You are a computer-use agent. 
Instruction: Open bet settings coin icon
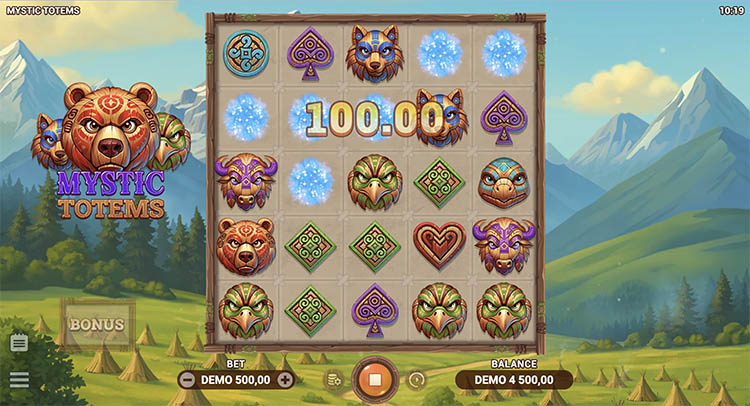[333, 380]
